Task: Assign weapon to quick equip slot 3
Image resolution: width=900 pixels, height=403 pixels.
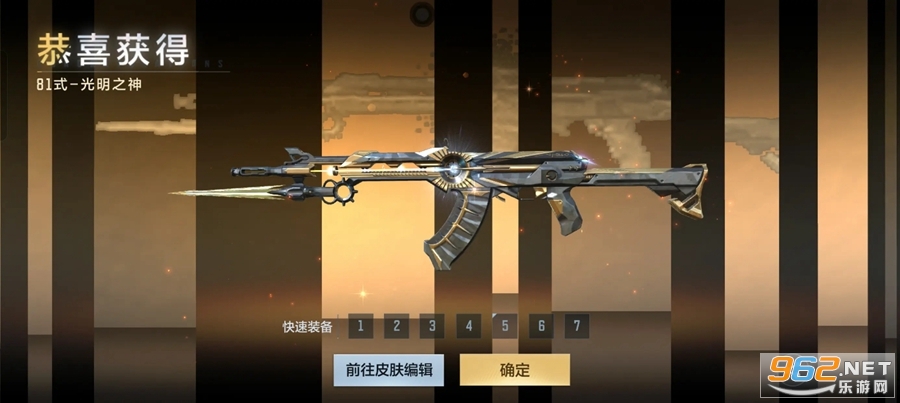Action: point(432,326)
